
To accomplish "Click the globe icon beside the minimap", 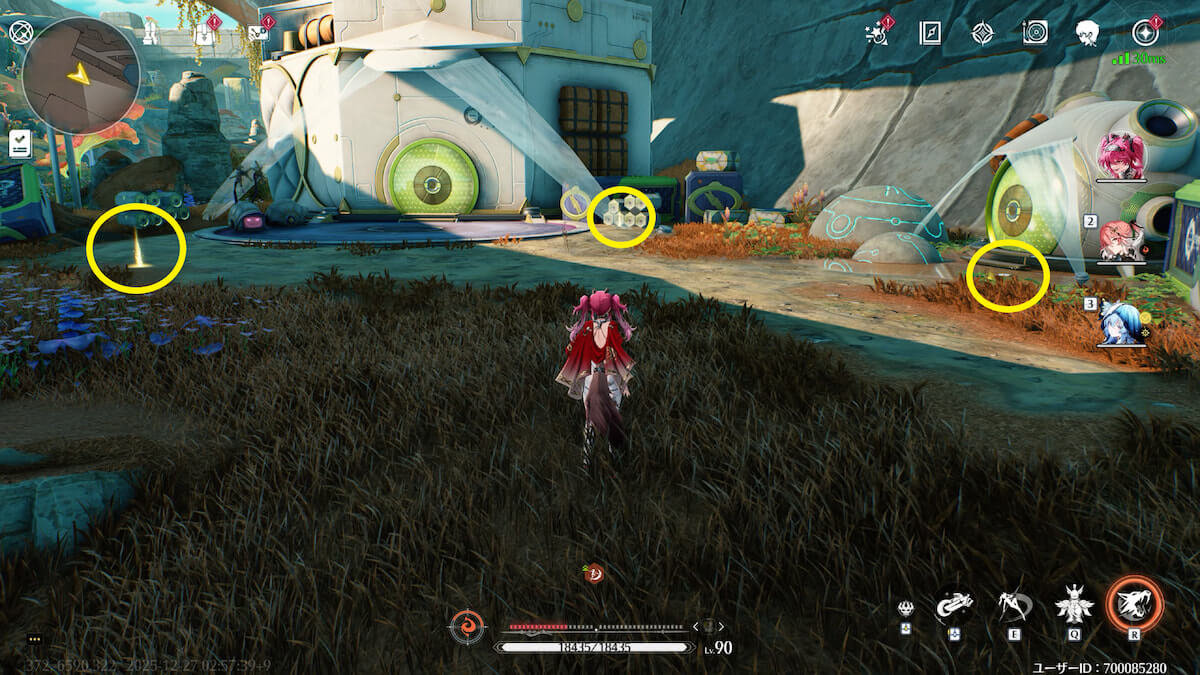I will pyautogui.click(x=21, y=32).
